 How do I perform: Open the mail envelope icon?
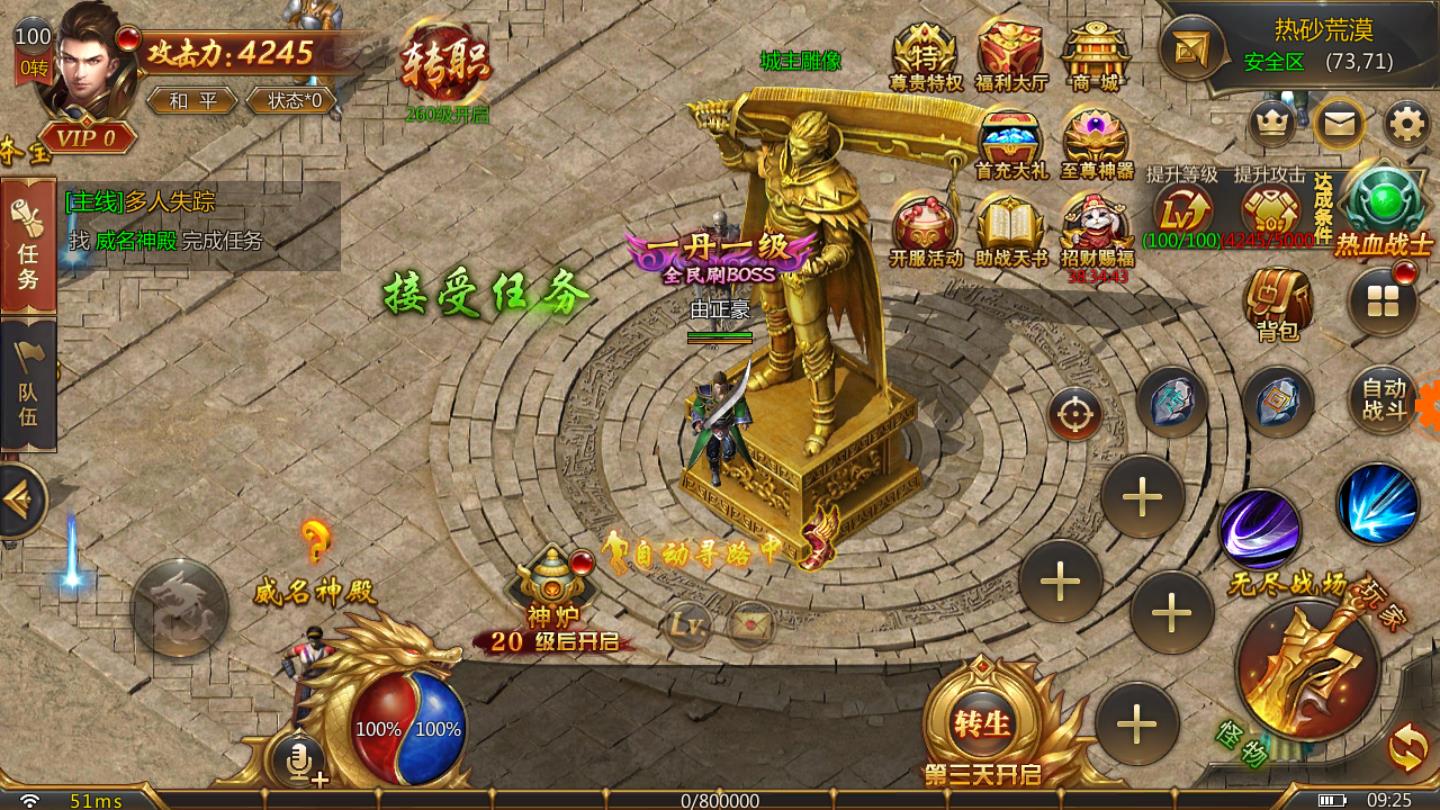click(x=1339, y=125)
